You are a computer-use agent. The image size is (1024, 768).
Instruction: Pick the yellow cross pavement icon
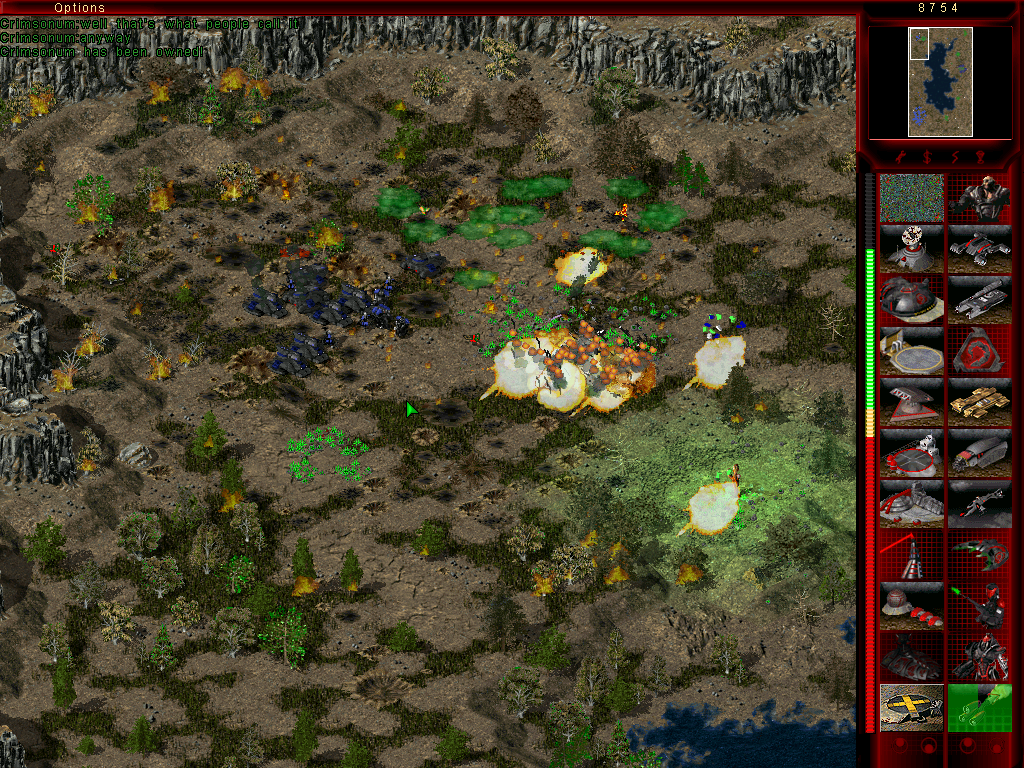tap(912, 707)
